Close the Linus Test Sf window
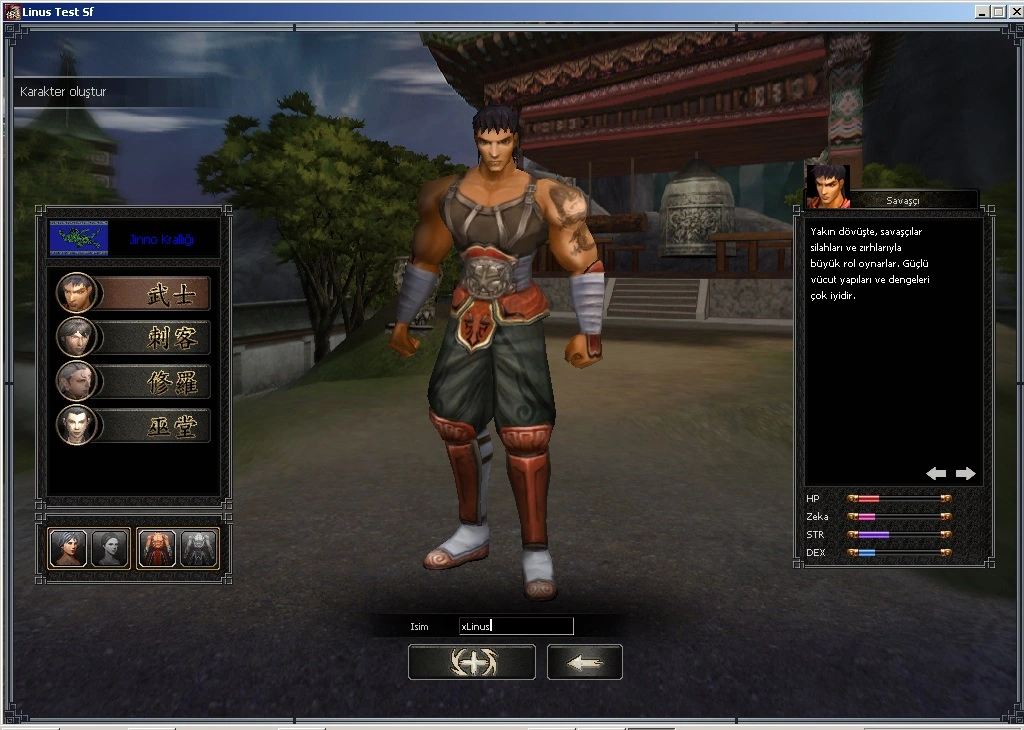1024x730 pixels. click(x=1013, y=12)
